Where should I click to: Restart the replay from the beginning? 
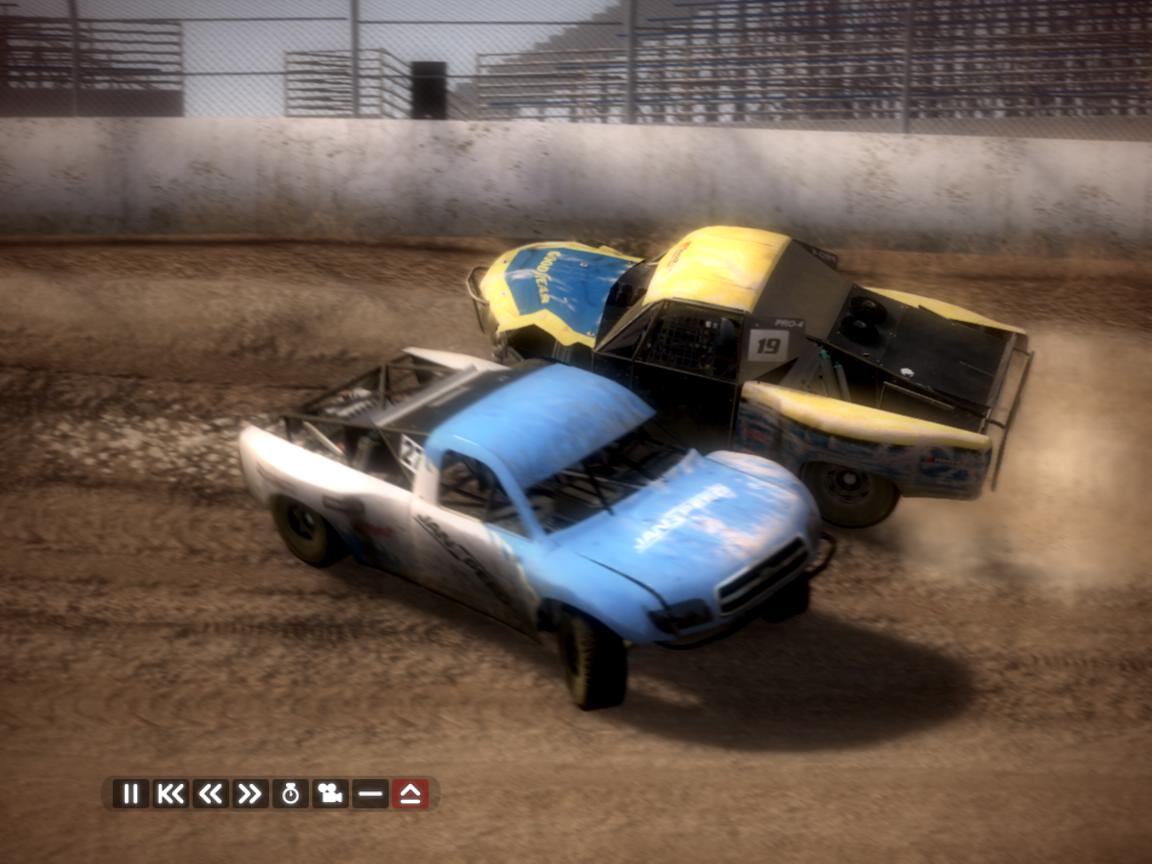point(170,794)
